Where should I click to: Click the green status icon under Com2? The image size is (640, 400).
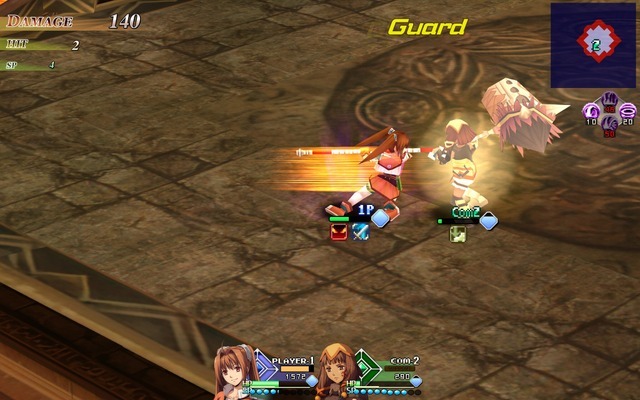457,233
